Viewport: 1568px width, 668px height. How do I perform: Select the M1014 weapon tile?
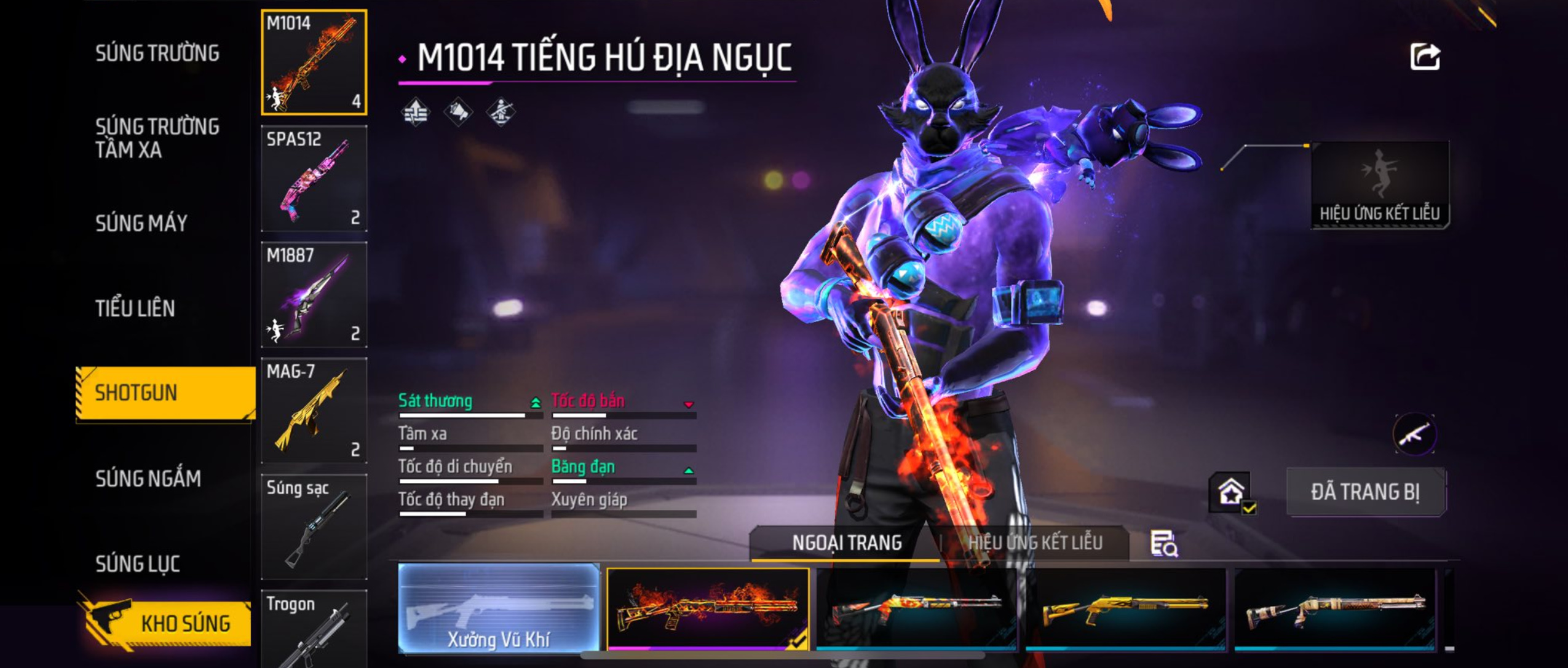314,62
